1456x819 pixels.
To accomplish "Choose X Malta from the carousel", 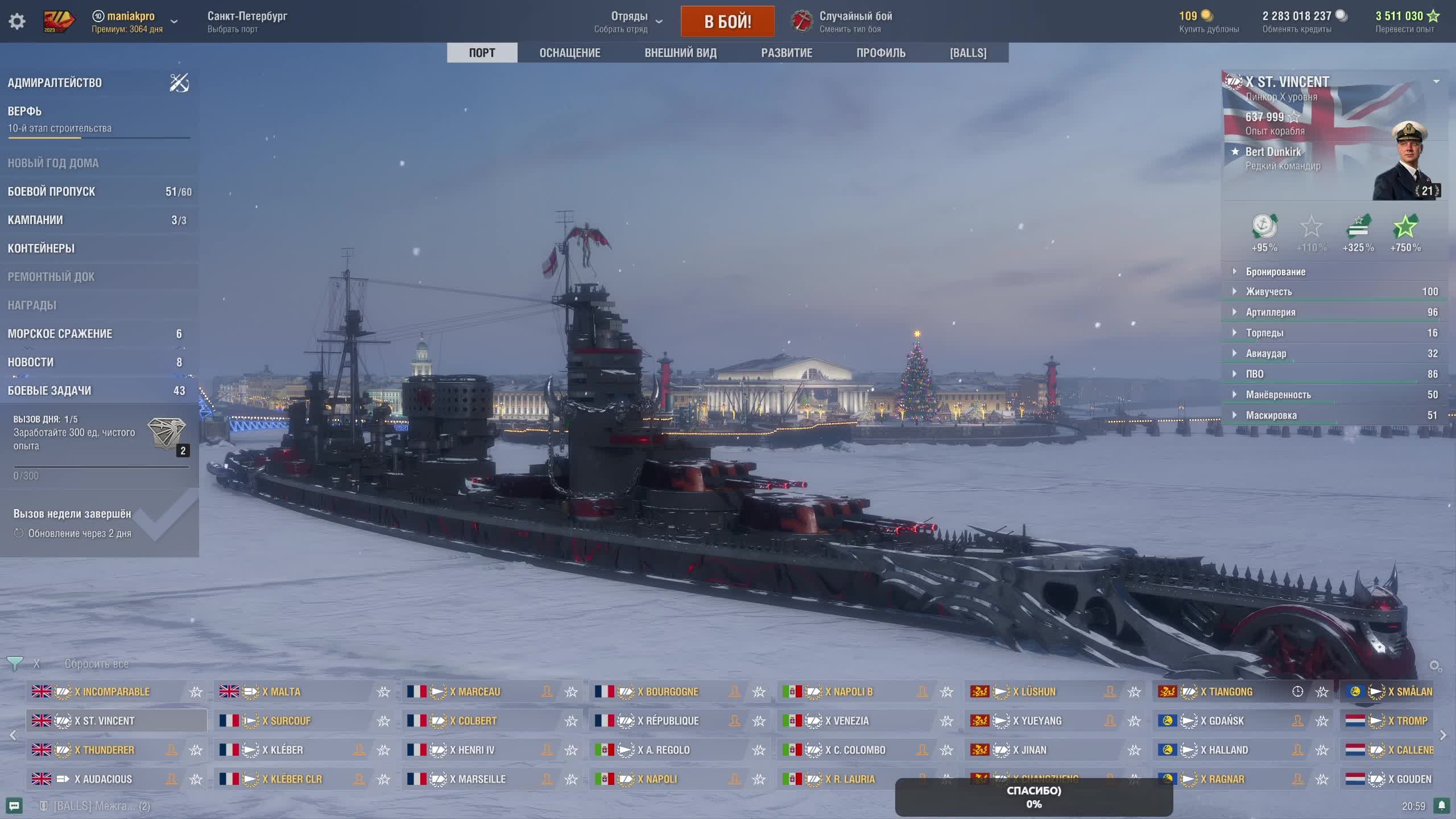I will coord(286,692).
